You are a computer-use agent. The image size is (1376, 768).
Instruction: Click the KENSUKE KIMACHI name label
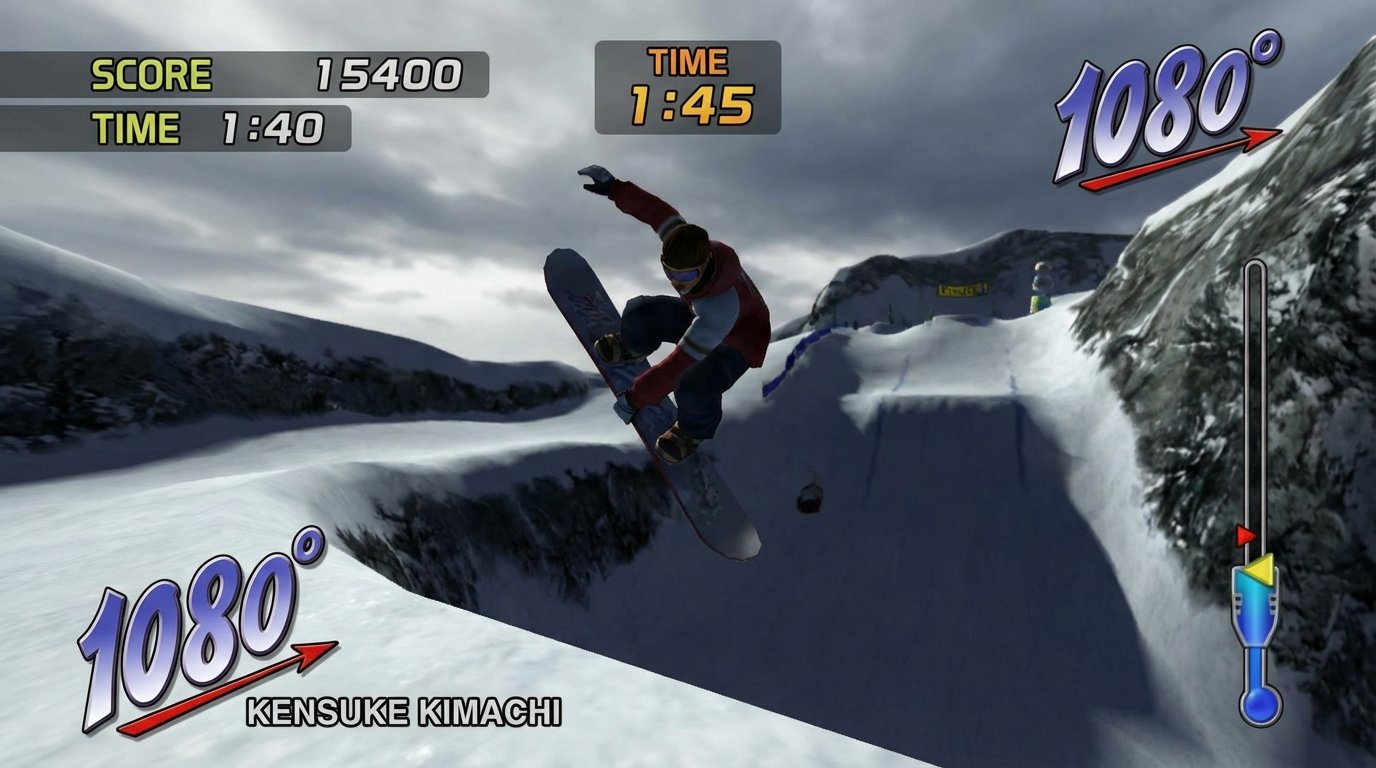coord(404,712)
